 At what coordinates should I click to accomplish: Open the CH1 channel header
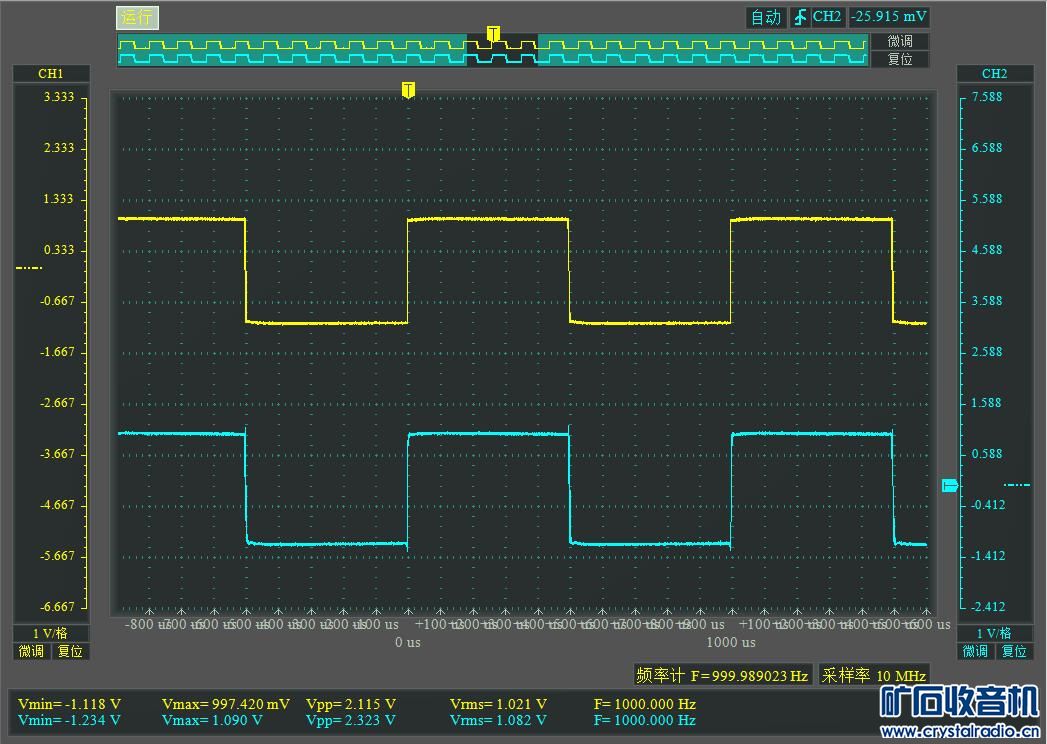click(51, 74)
